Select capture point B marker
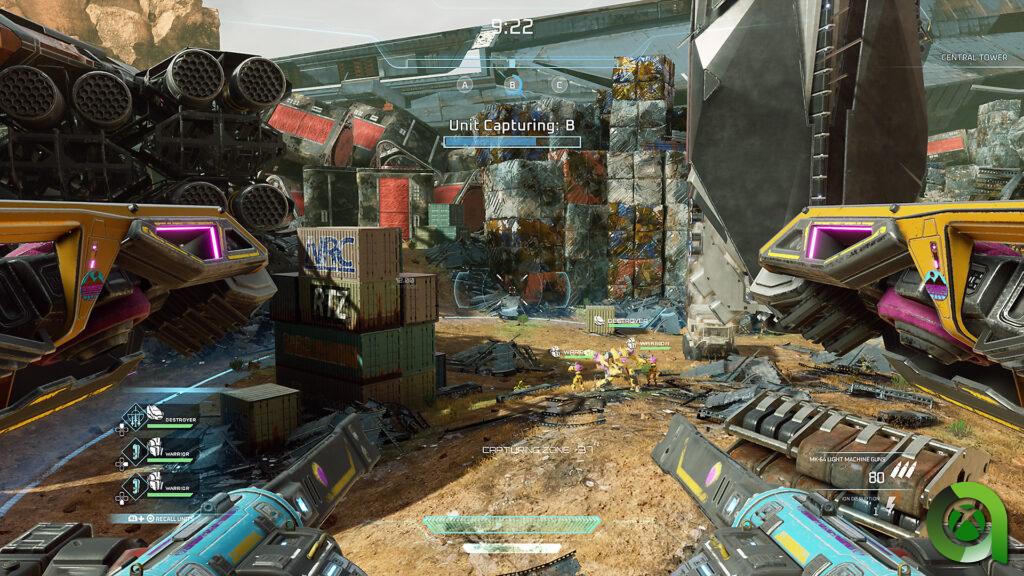This screenshot has width=1024, height=576. [512, 85]
